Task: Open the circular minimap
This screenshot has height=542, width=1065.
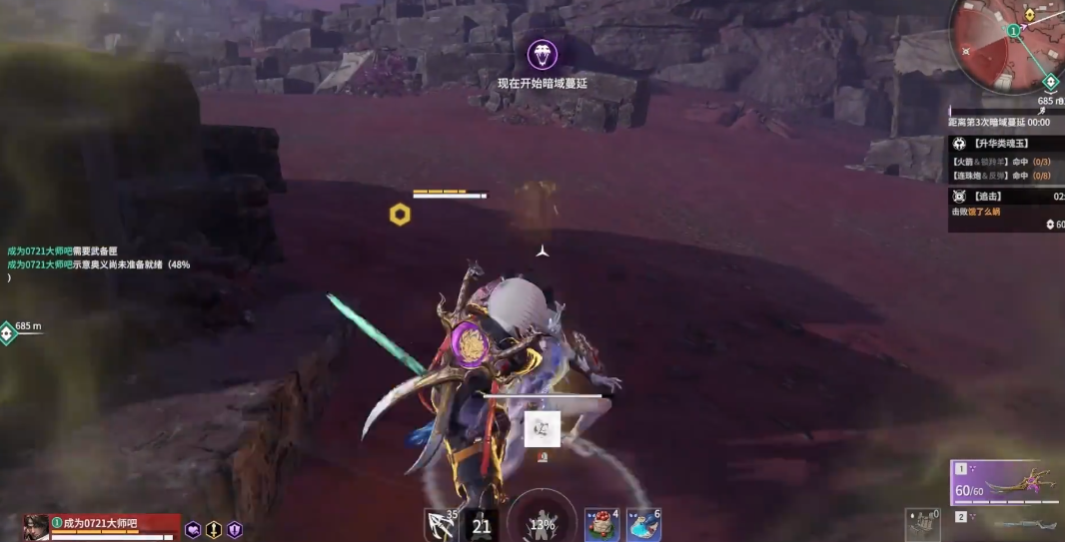Action: tap(1005, 45)
